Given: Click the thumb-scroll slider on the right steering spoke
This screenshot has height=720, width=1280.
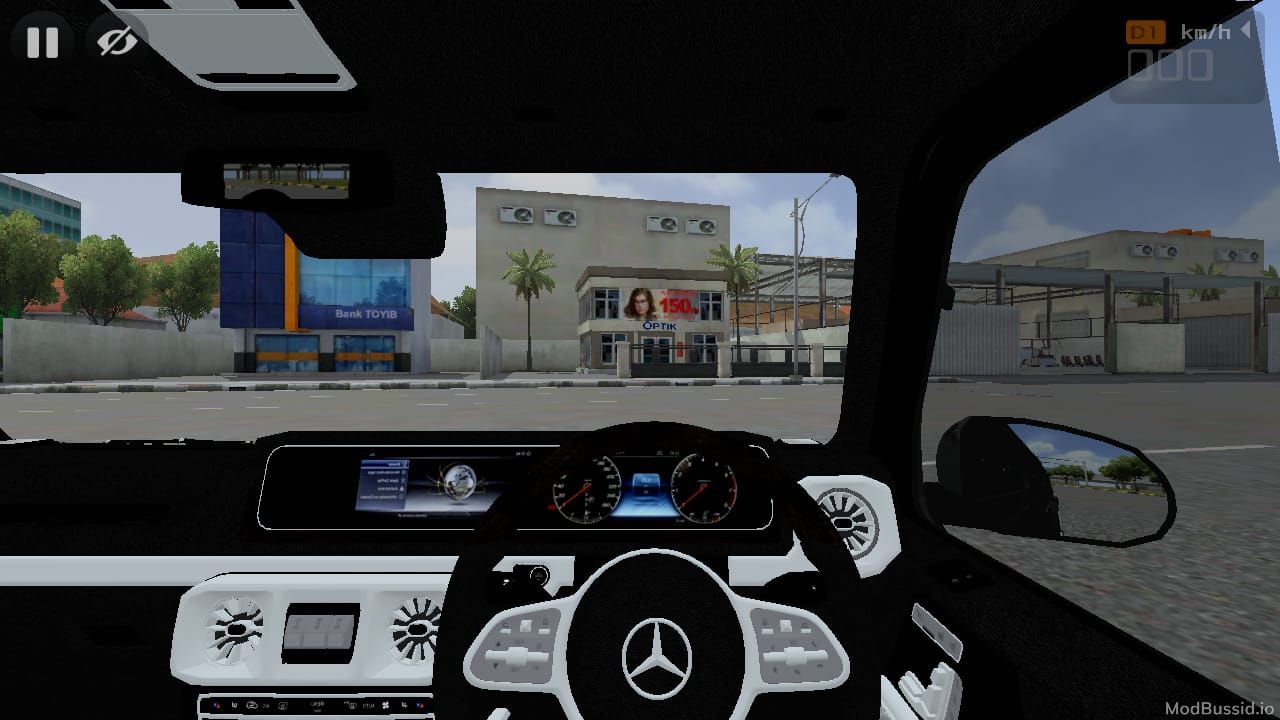Looking at the screenshot, I should tap(794, 653).
